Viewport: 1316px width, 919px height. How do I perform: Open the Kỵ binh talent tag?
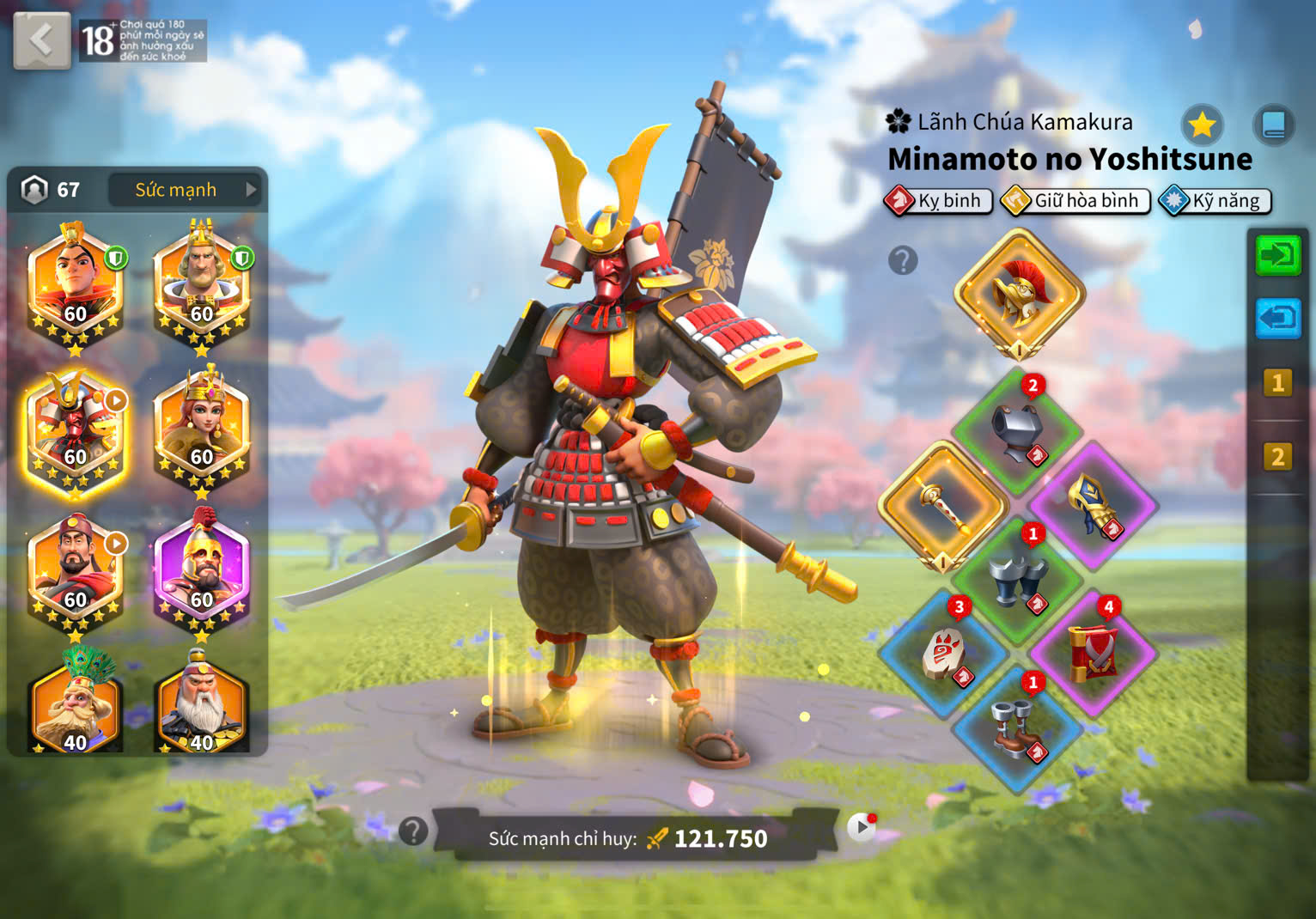point(939,201)
